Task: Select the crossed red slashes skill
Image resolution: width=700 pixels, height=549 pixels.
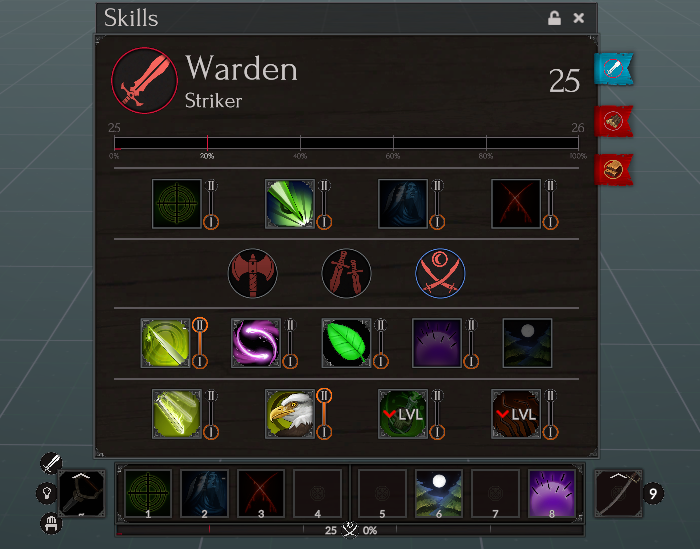Action: [516, 204]
